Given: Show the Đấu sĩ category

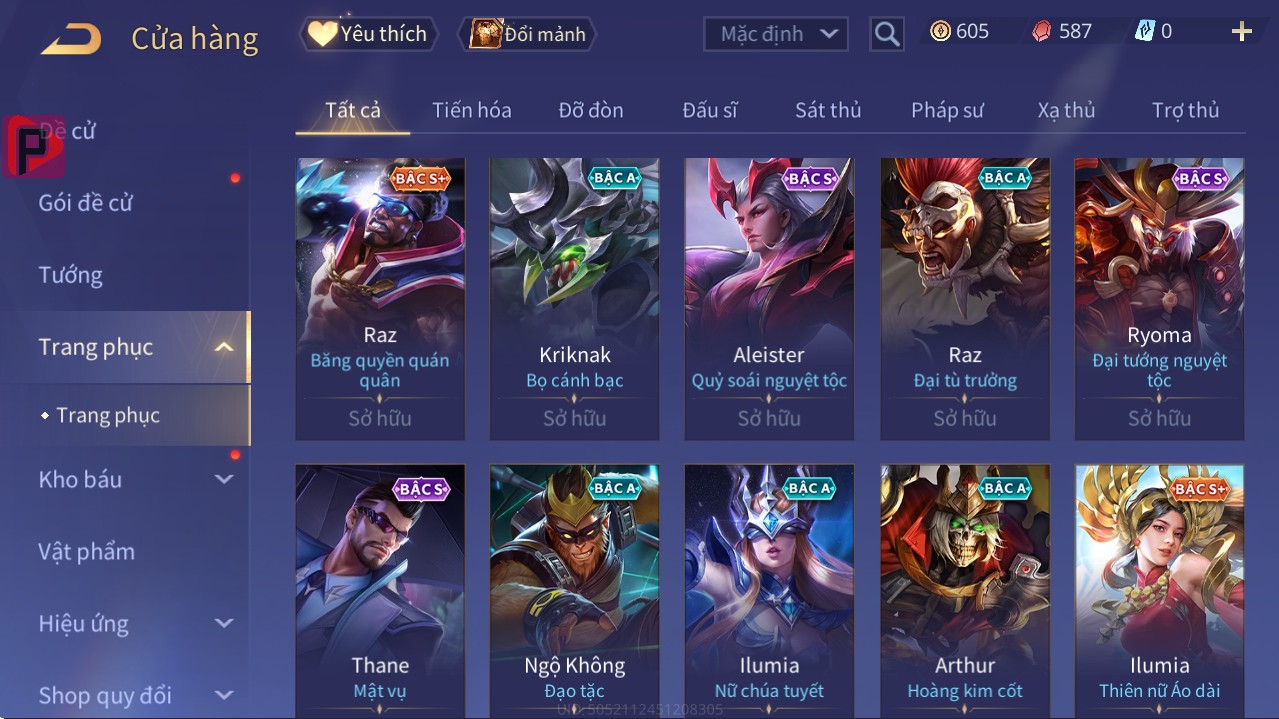Looking at the screenshot, I should [x=709, y=110].
